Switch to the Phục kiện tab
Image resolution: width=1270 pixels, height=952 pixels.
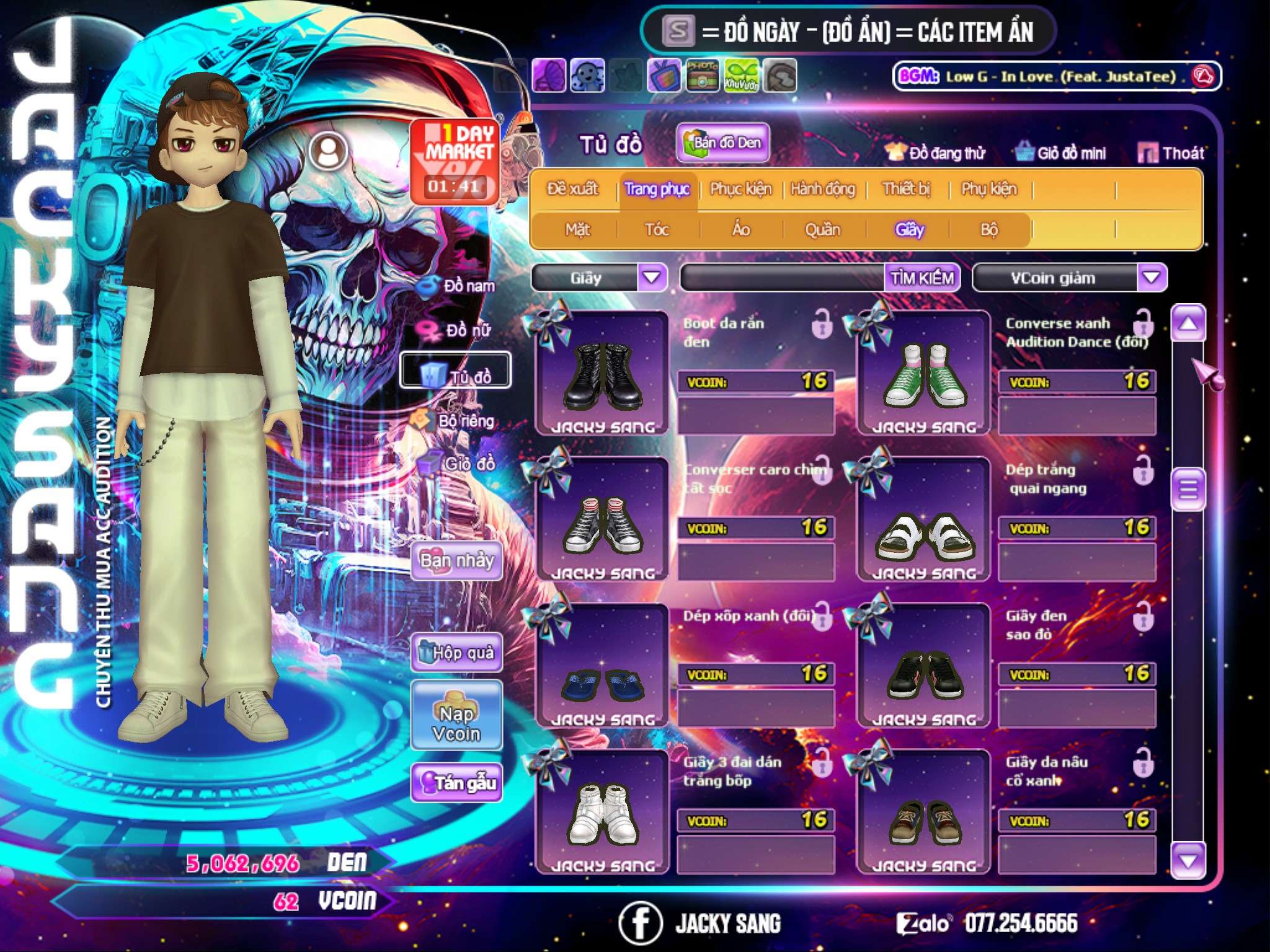tap(740, 189)
